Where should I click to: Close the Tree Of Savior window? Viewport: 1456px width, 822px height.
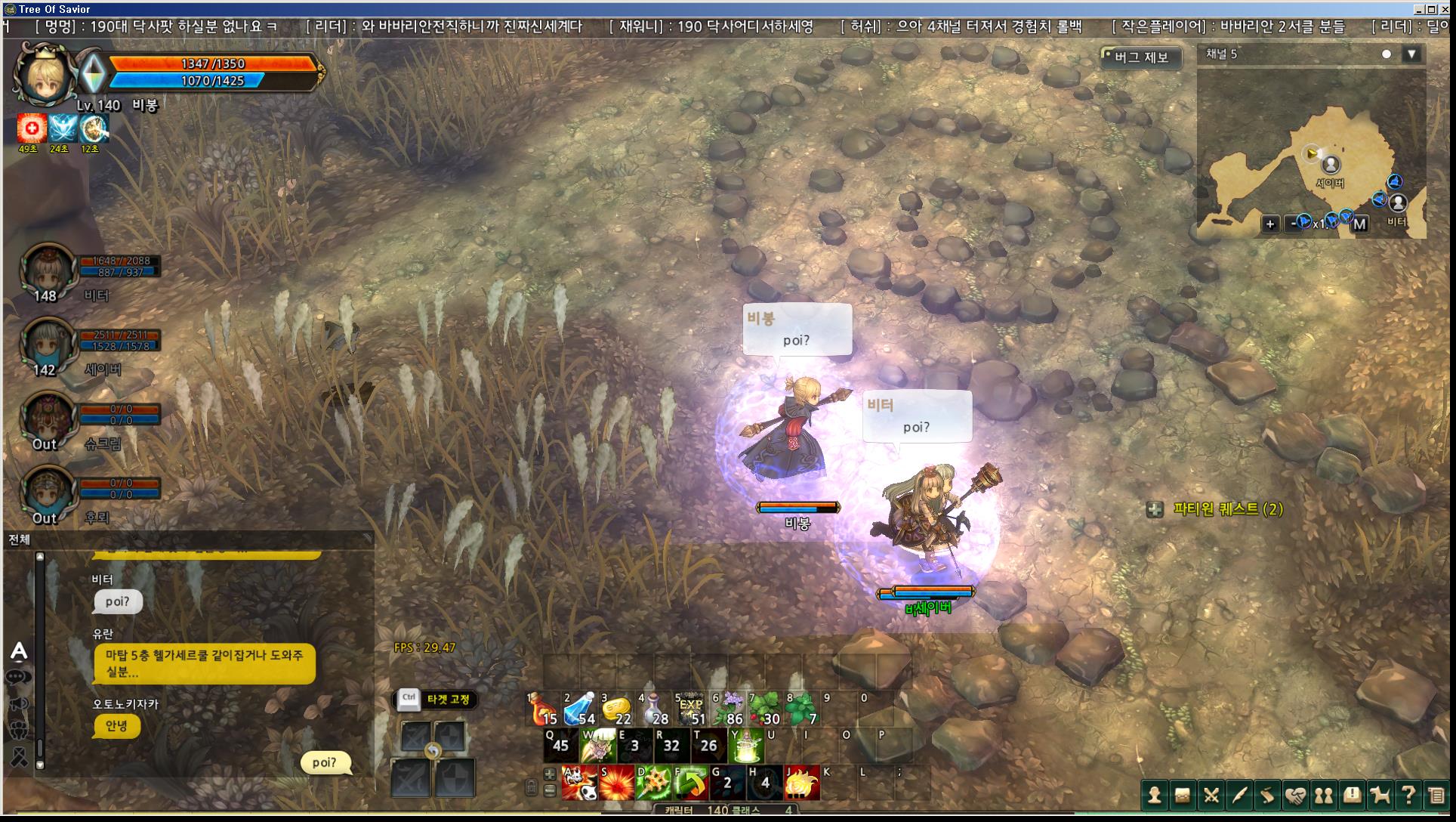click(x=1445, y=9)
